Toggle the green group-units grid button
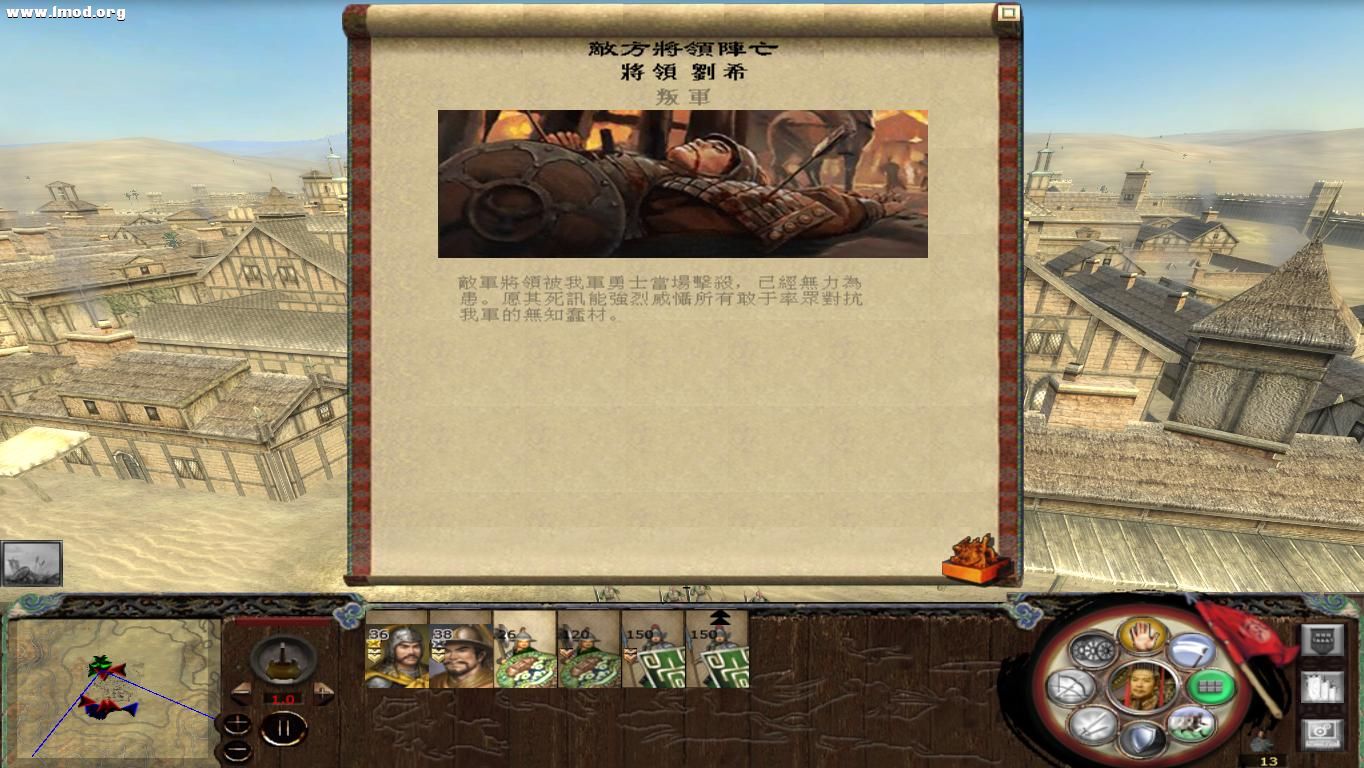This screenshot has width=1364, height=768. [x=1209, y=687]
